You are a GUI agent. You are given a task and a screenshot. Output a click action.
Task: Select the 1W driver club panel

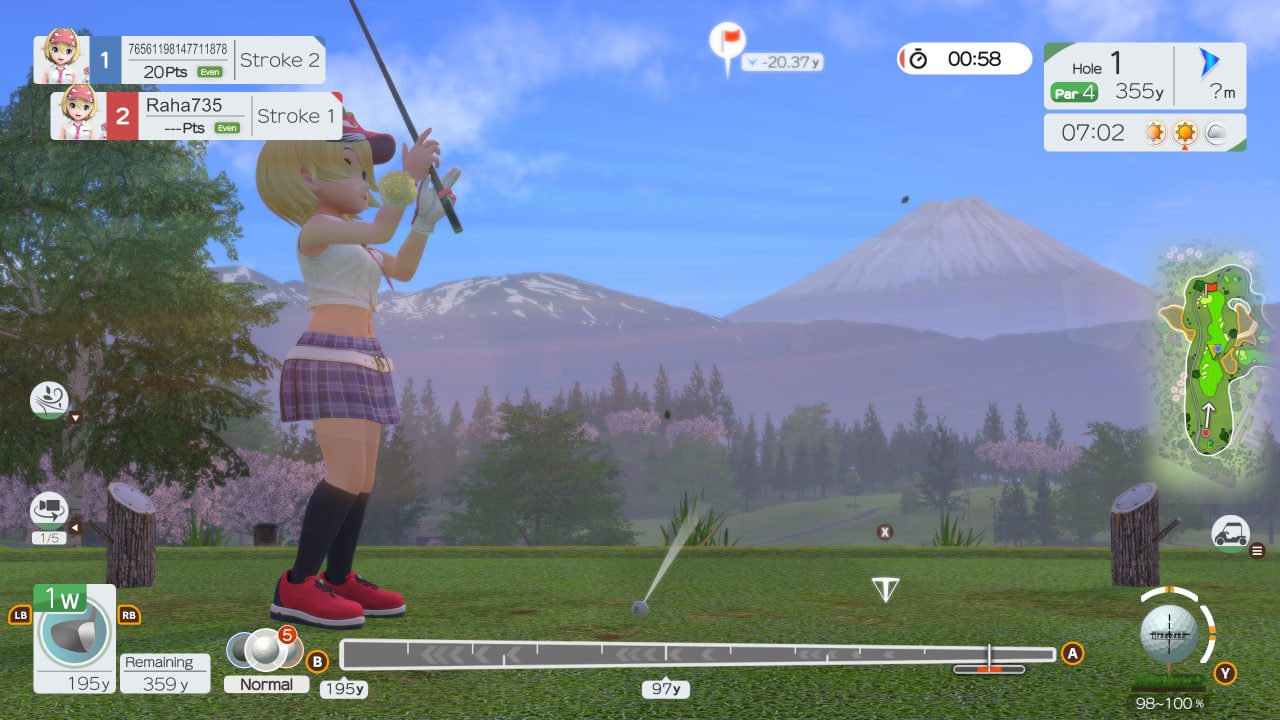(74, 638)
